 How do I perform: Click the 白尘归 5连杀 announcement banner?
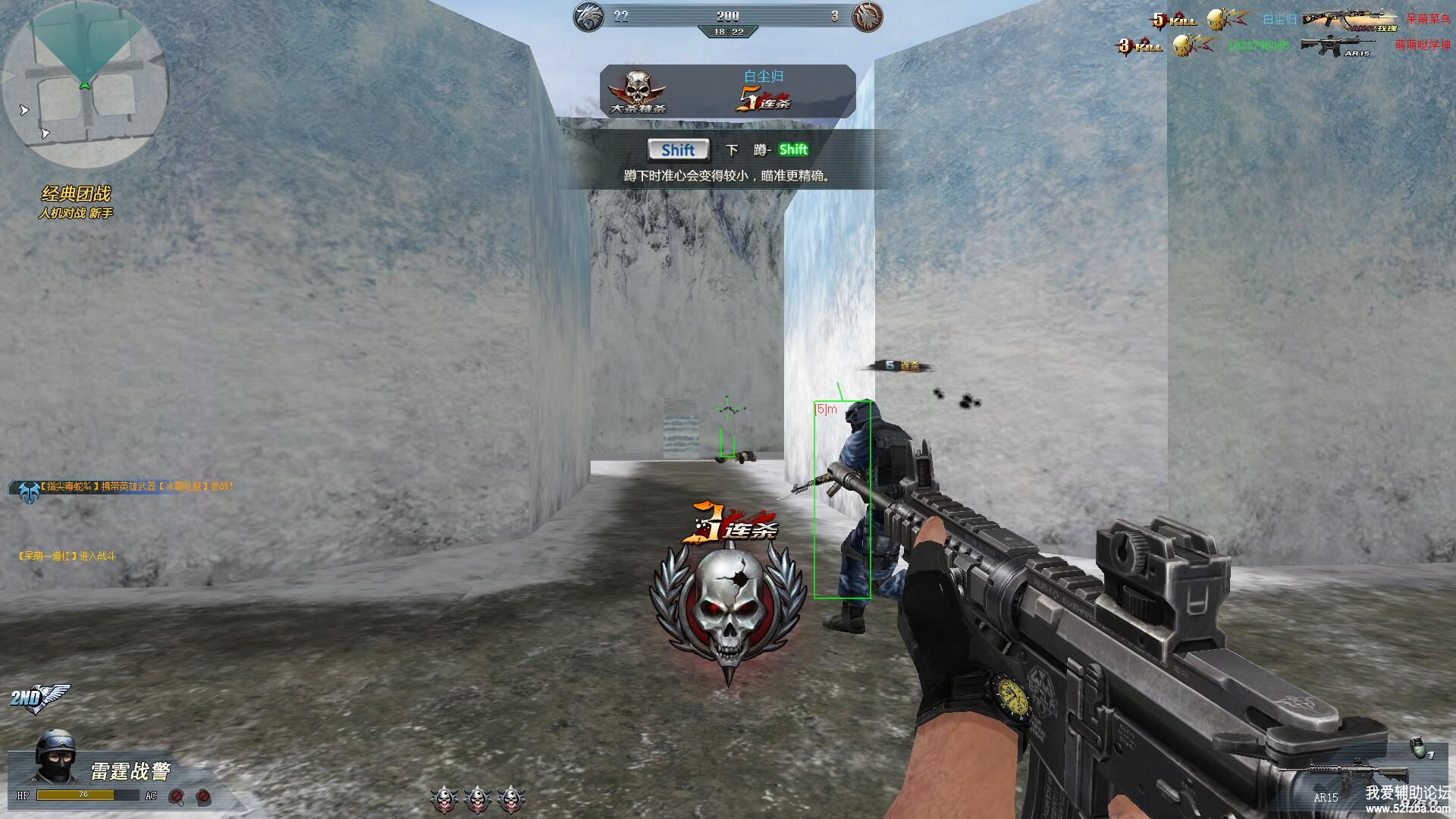point(728,91)
